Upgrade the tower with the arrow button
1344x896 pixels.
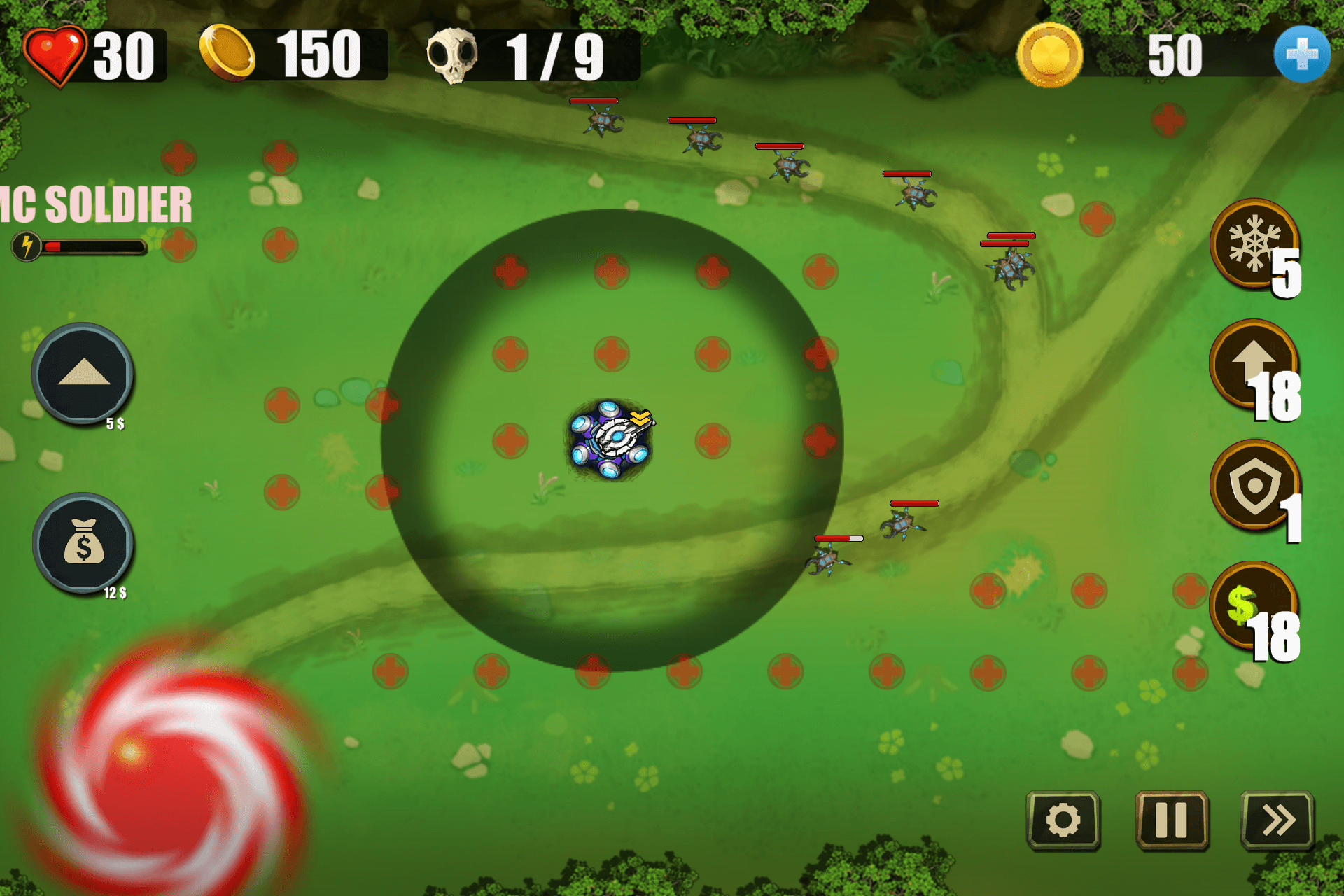pyautogui.click(x=83, y=373)
